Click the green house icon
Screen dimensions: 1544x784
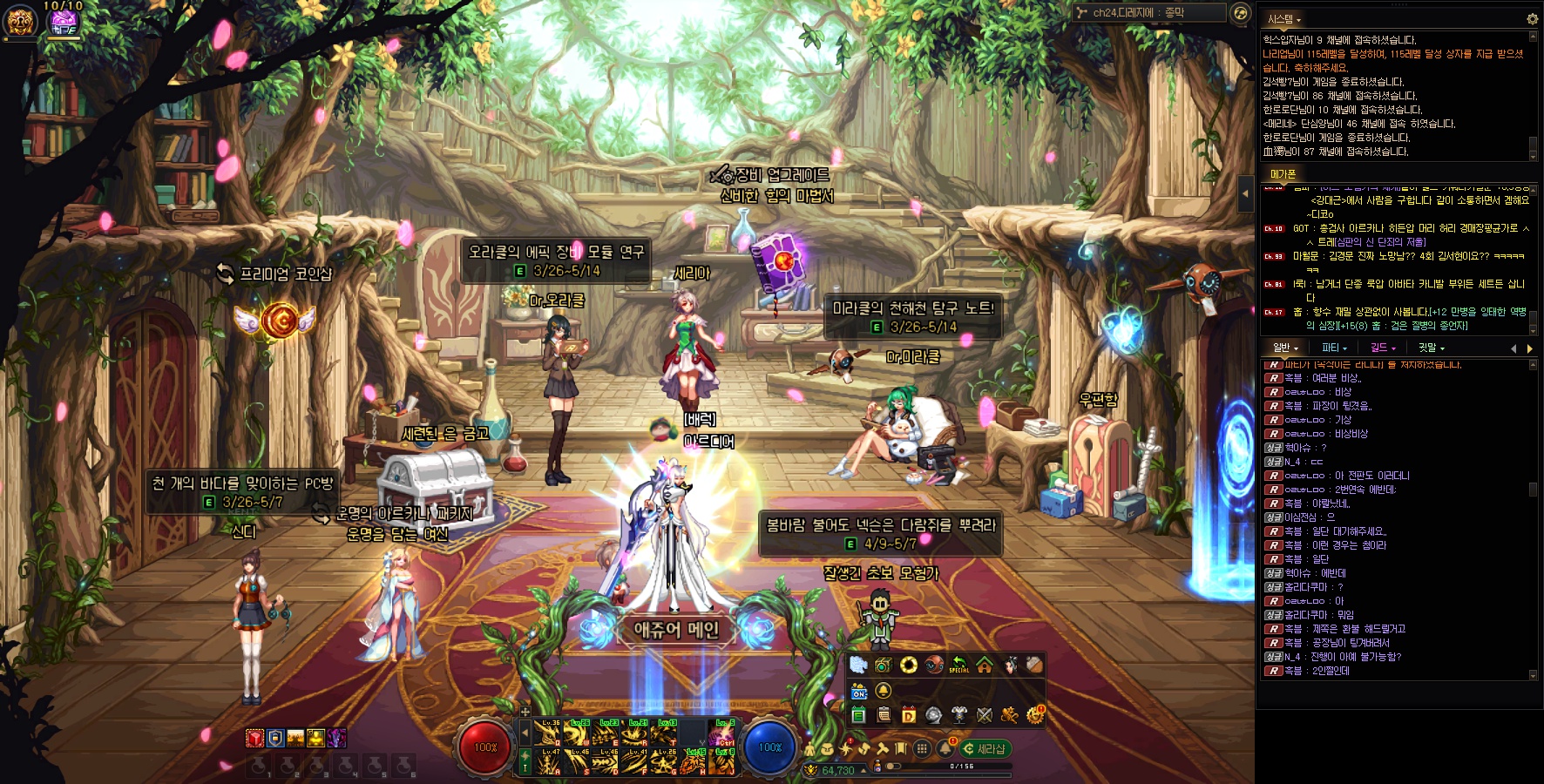(x=985, y=666)
